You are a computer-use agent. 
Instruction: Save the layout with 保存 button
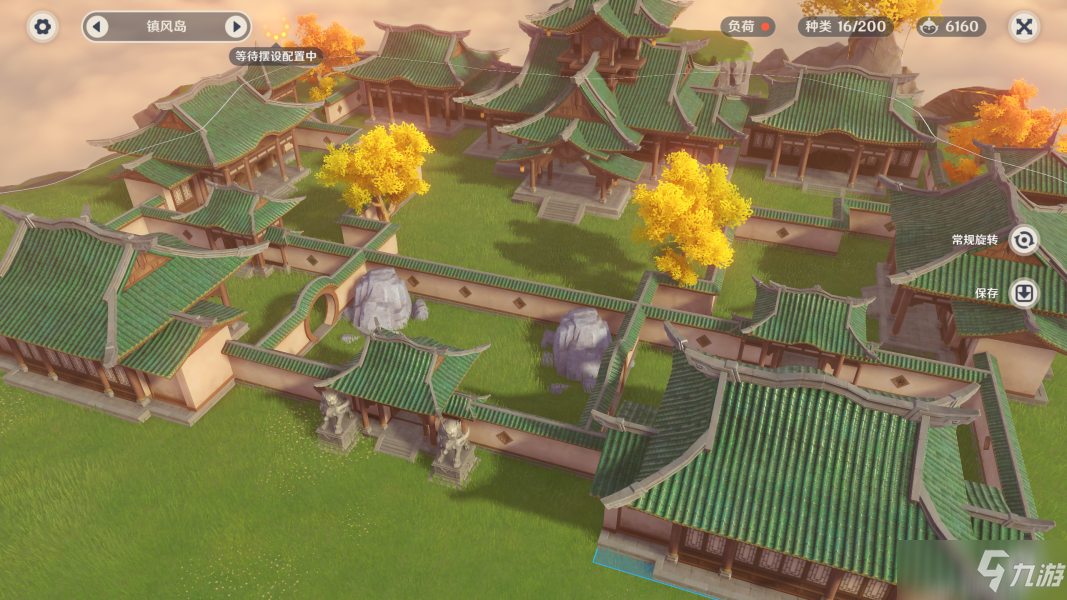[x=1024, y=293]
